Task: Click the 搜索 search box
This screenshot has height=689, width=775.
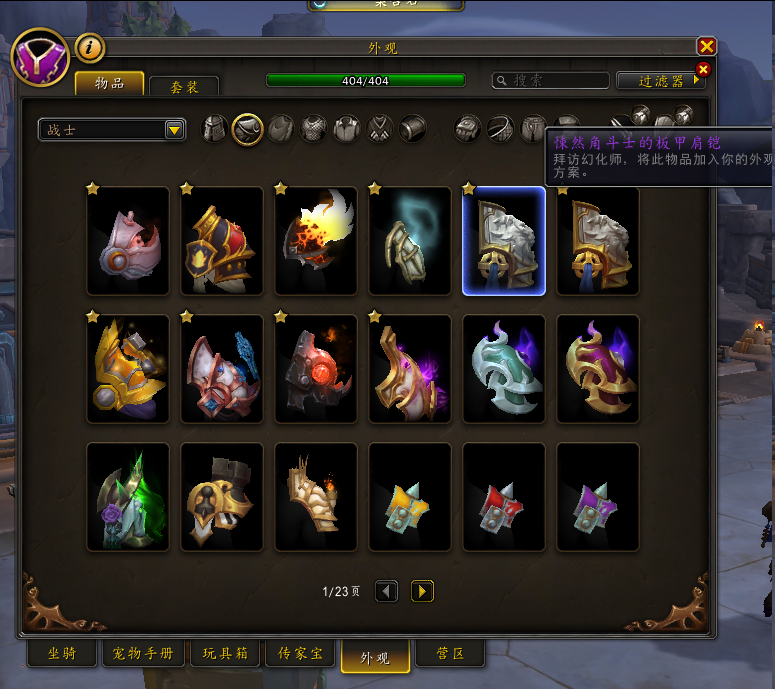Action: (551, 80)
